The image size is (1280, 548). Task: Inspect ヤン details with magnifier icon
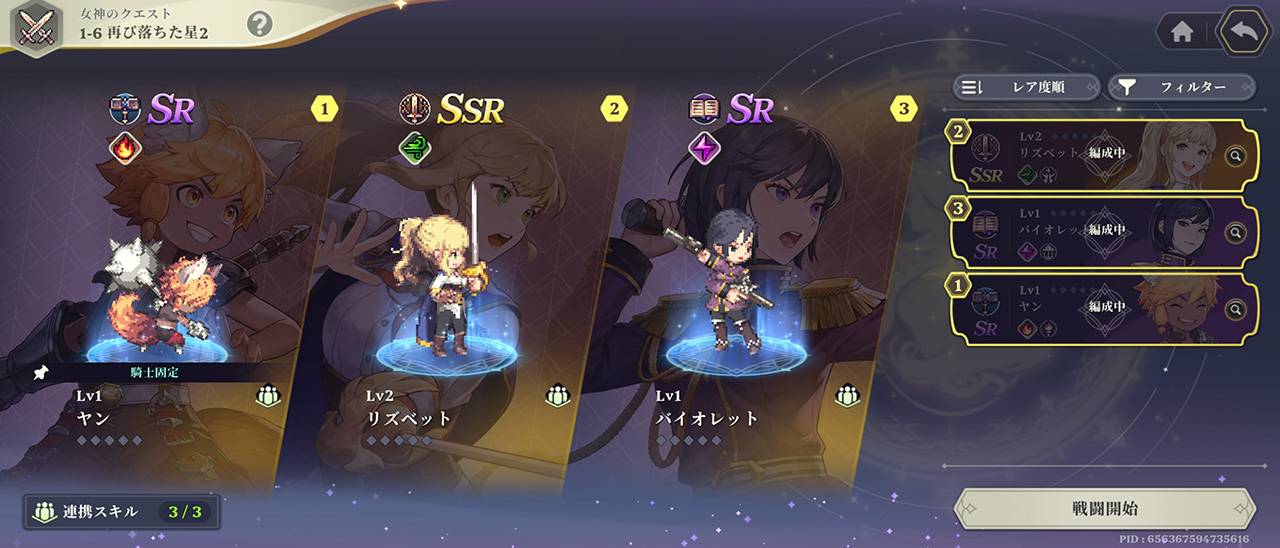[1236, 309]
